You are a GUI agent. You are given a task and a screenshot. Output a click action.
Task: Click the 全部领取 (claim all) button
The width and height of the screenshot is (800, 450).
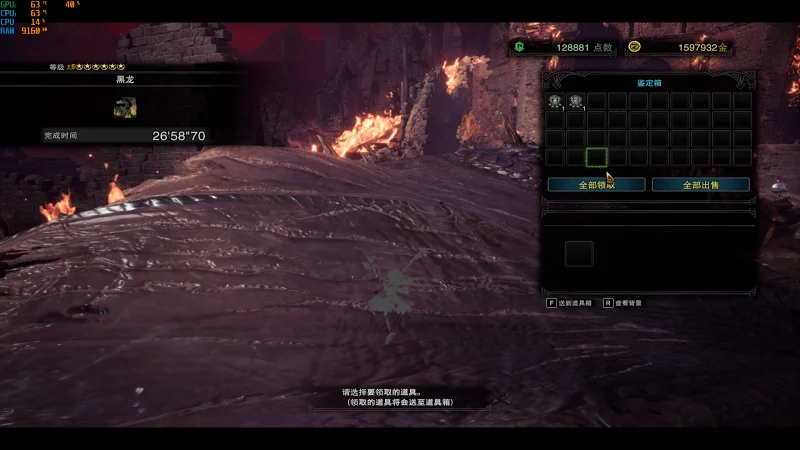[596, 185]
